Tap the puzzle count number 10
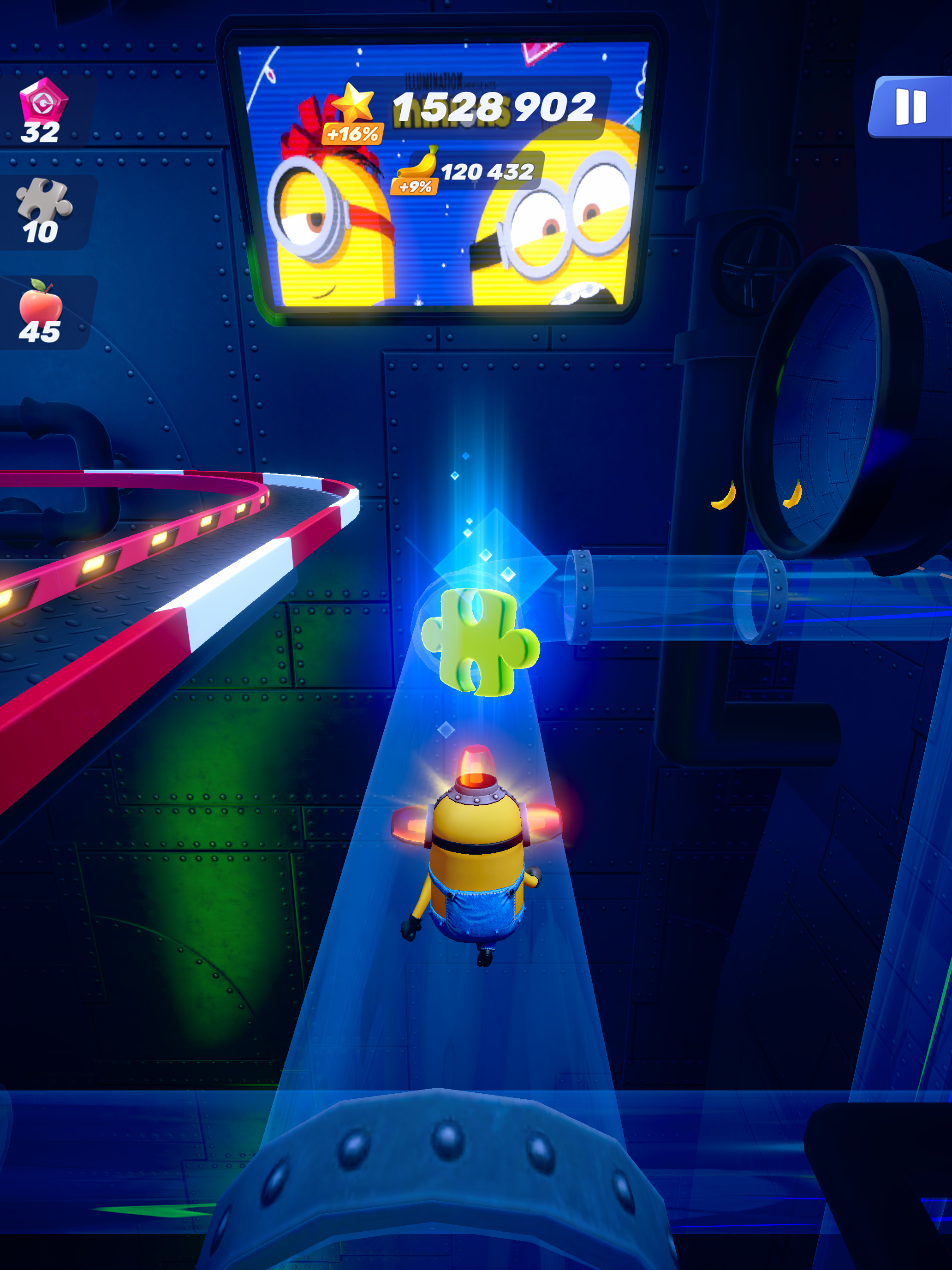 pyautogui.click(x=40, y=233)
